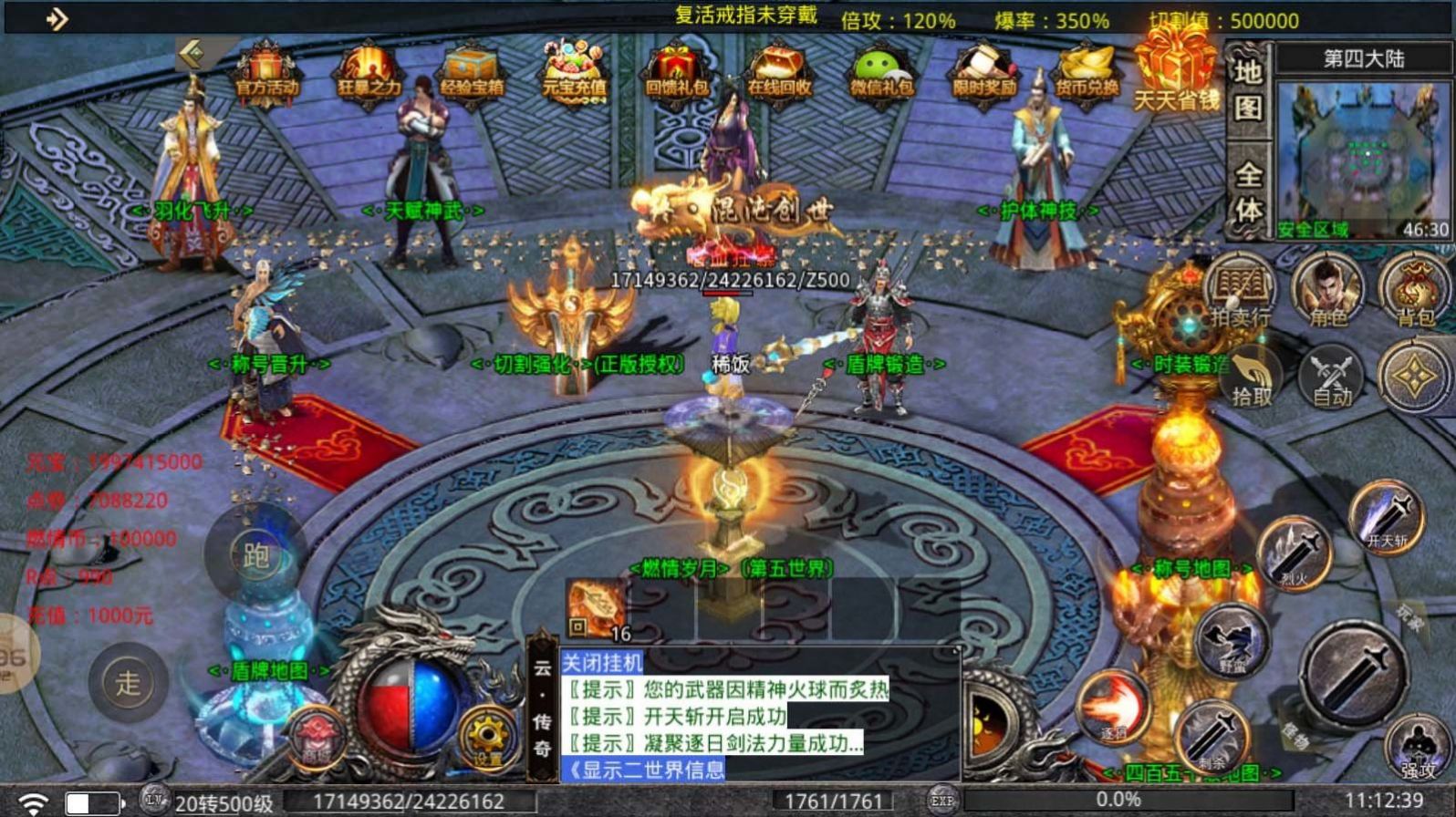Open the 狂暴之力 berserk power icon
This screenshot has width=1456, height=817.
(x=369, y=71)
